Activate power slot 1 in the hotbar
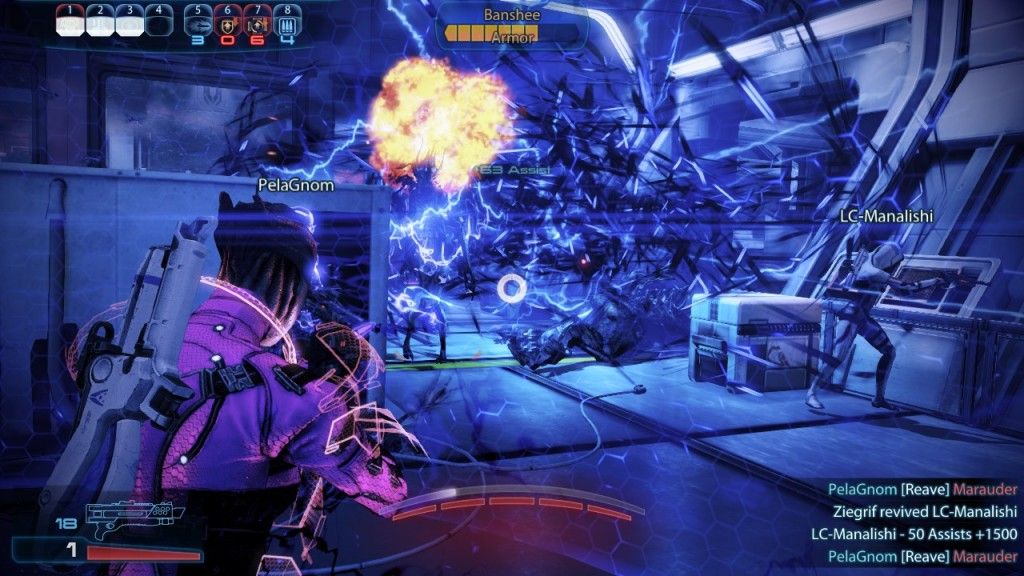The width and height of the screenshot is (1024, 576). tap(71, 22)
